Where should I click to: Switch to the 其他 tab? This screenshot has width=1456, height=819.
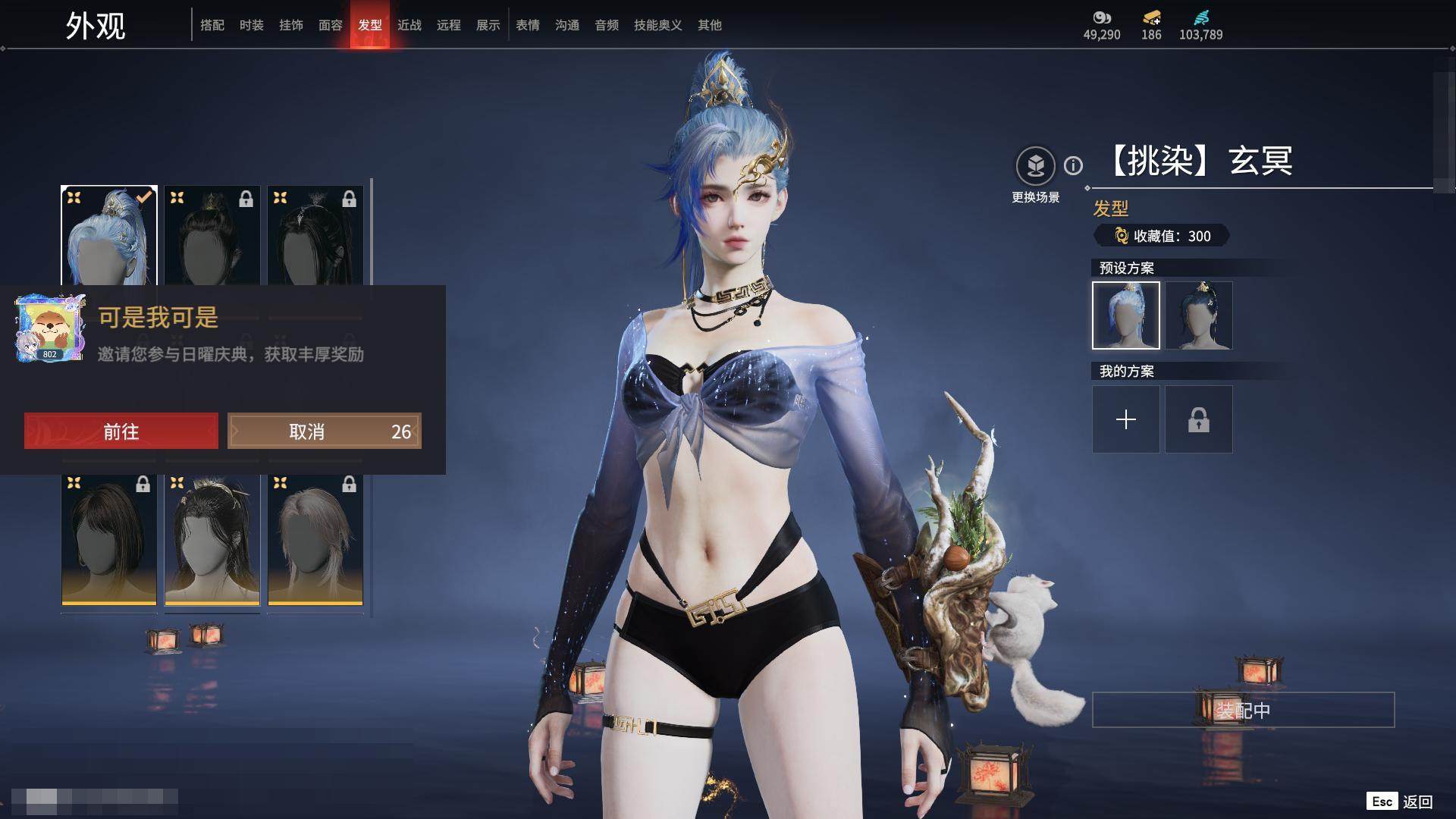coord(710,25)
